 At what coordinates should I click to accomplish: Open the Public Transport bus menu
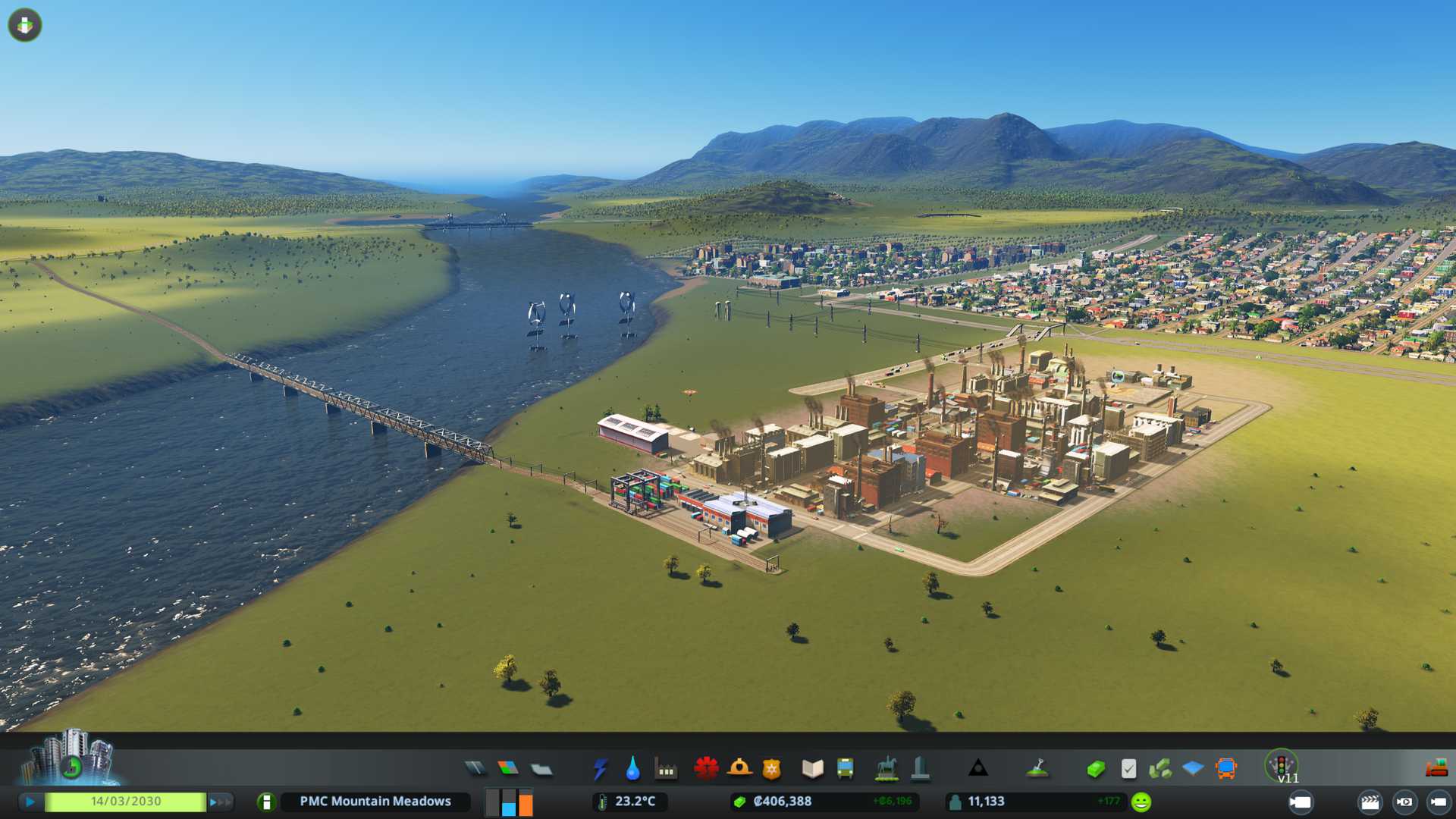click(x=845, y=769)
